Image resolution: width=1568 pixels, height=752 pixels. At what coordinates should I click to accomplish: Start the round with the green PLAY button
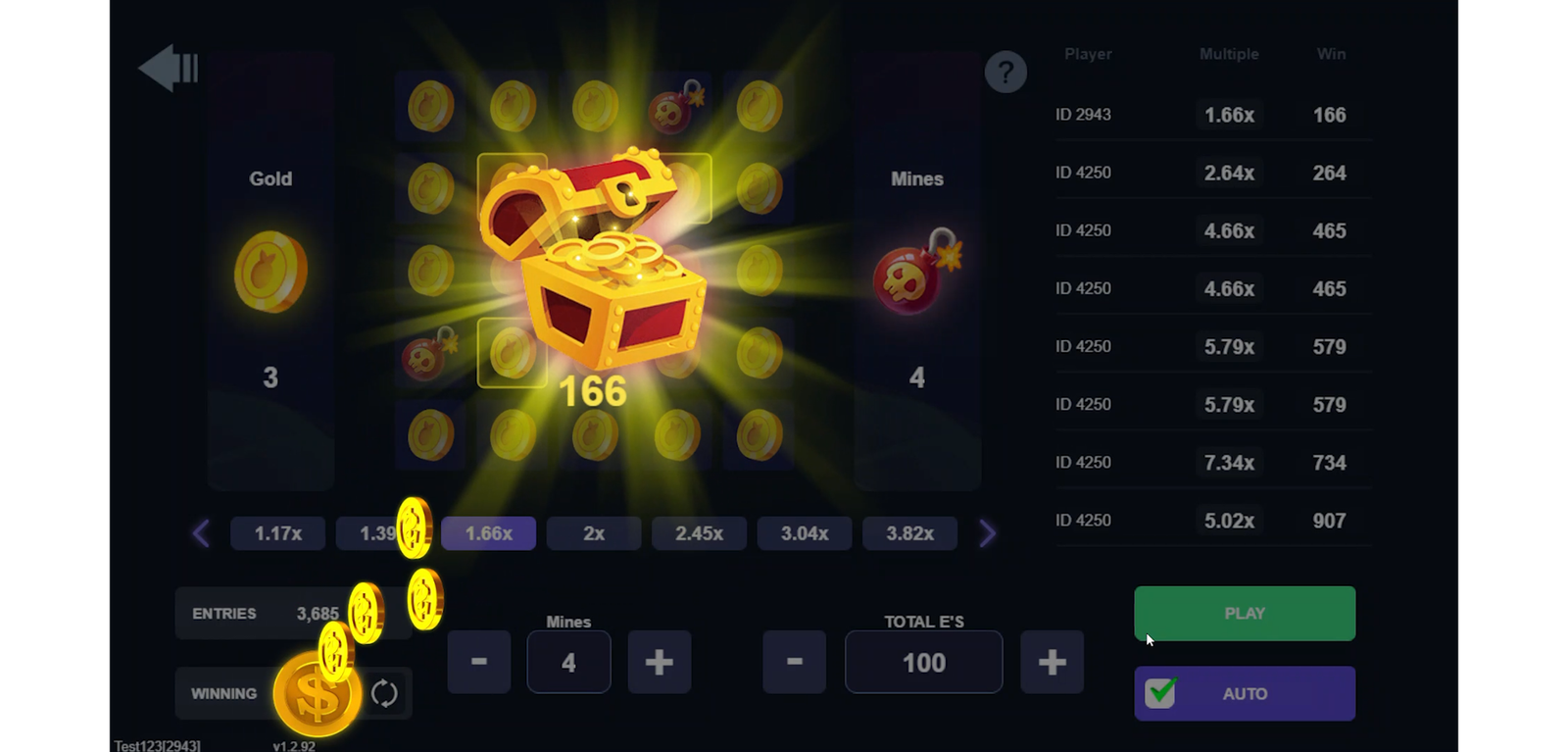click(x=1245, y=614)
